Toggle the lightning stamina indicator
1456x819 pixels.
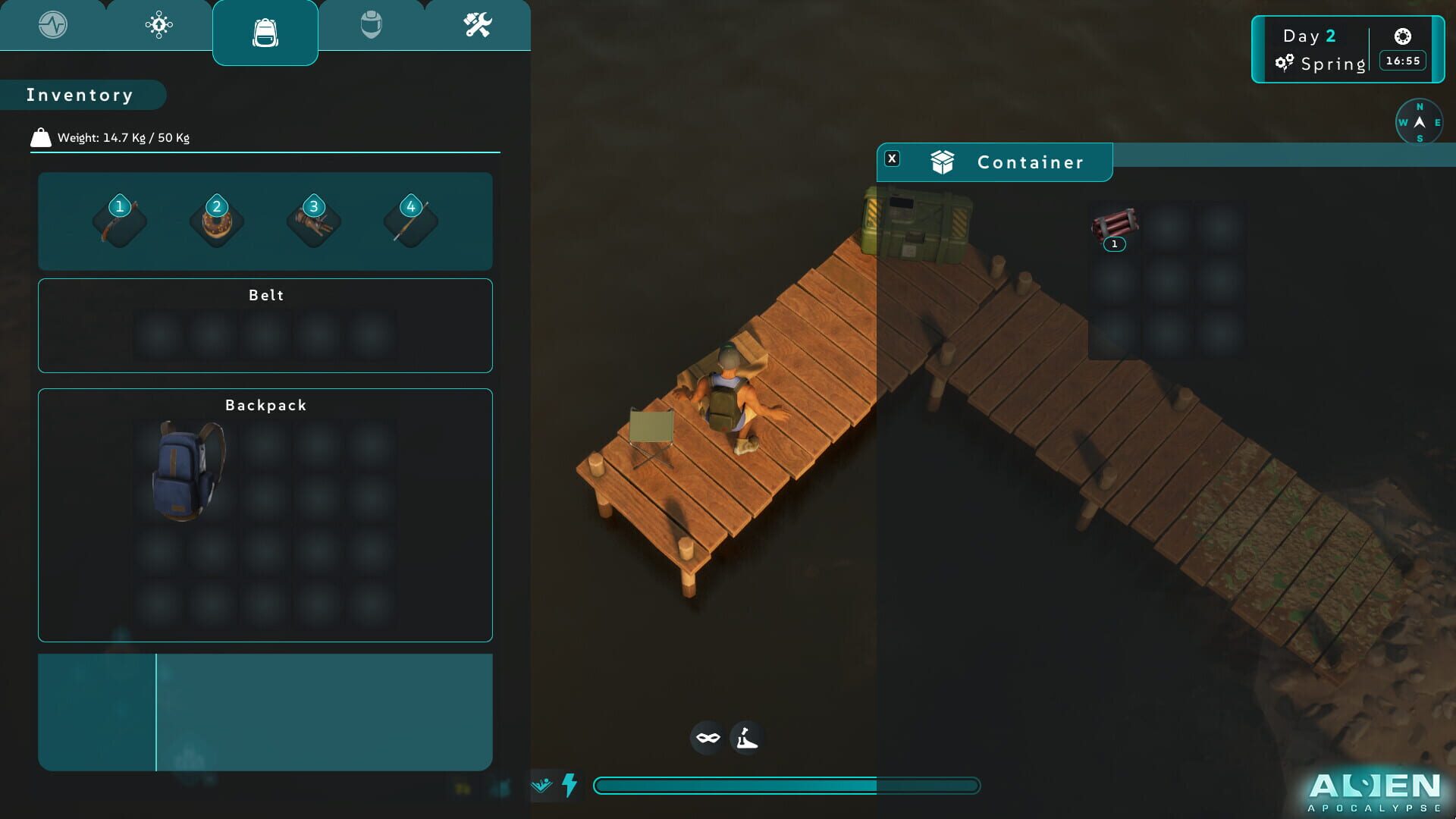569,786
